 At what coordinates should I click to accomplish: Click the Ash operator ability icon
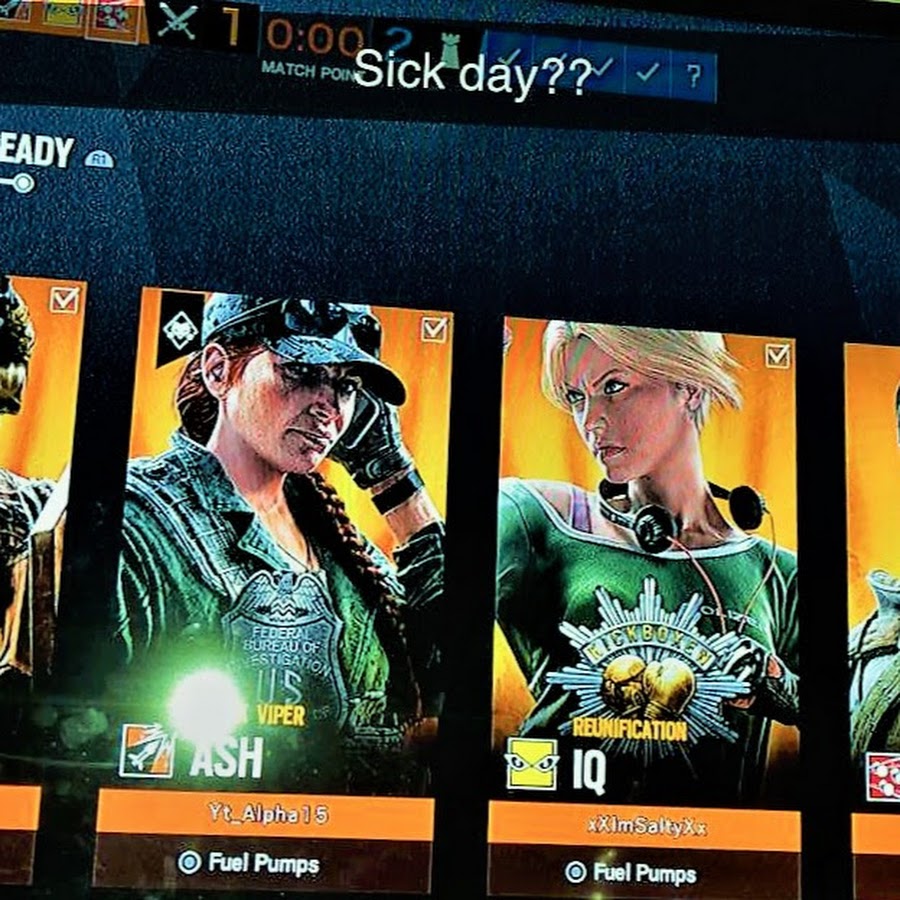(x=146, y=750)
